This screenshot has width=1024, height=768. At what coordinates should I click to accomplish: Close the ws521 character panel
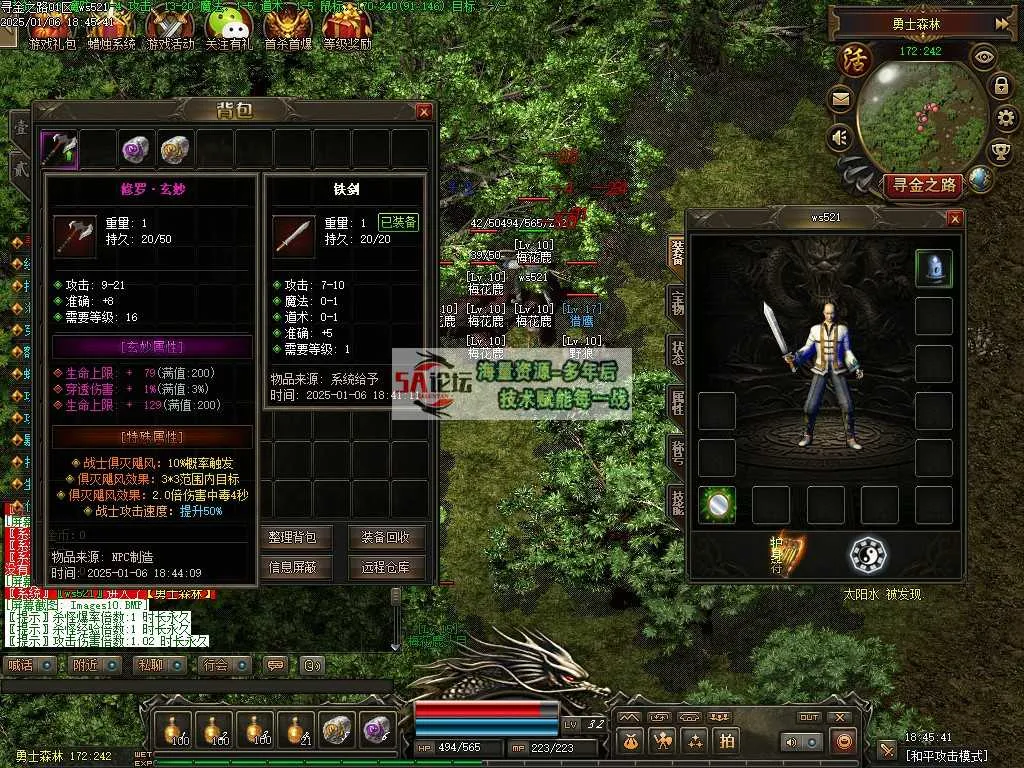pos(954,219)
